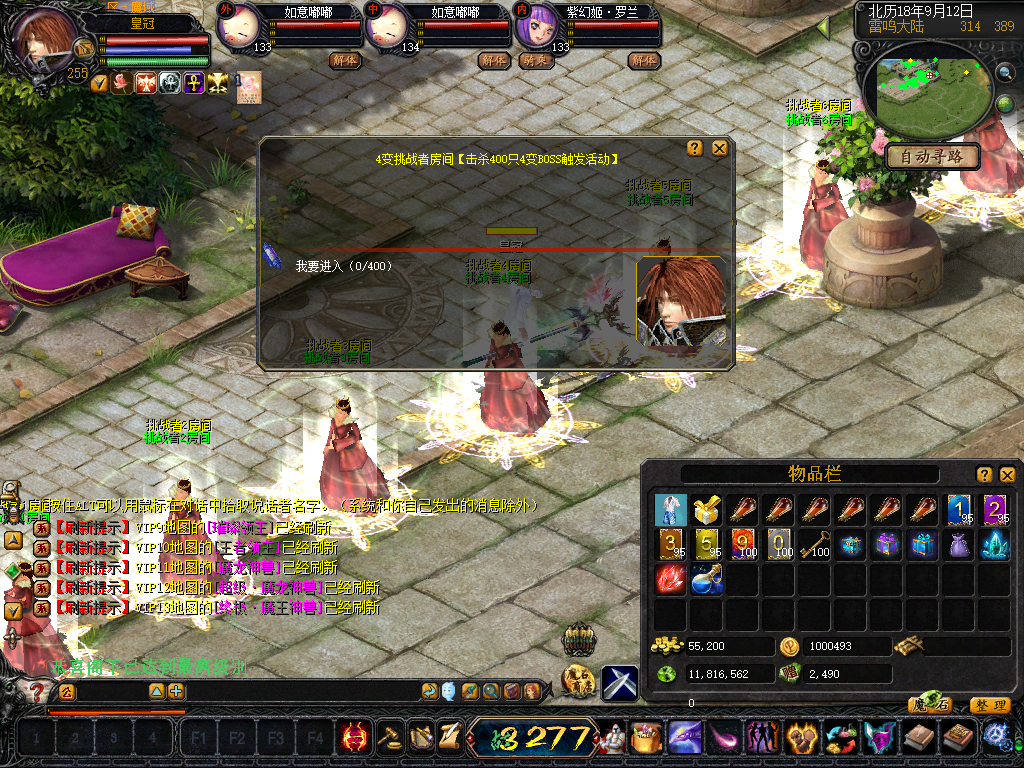The image size is (1024, 768).
Task: Click the 自动寻路 auto-pathfinding button
Action: pyautogui.click(x=931, y=157)
